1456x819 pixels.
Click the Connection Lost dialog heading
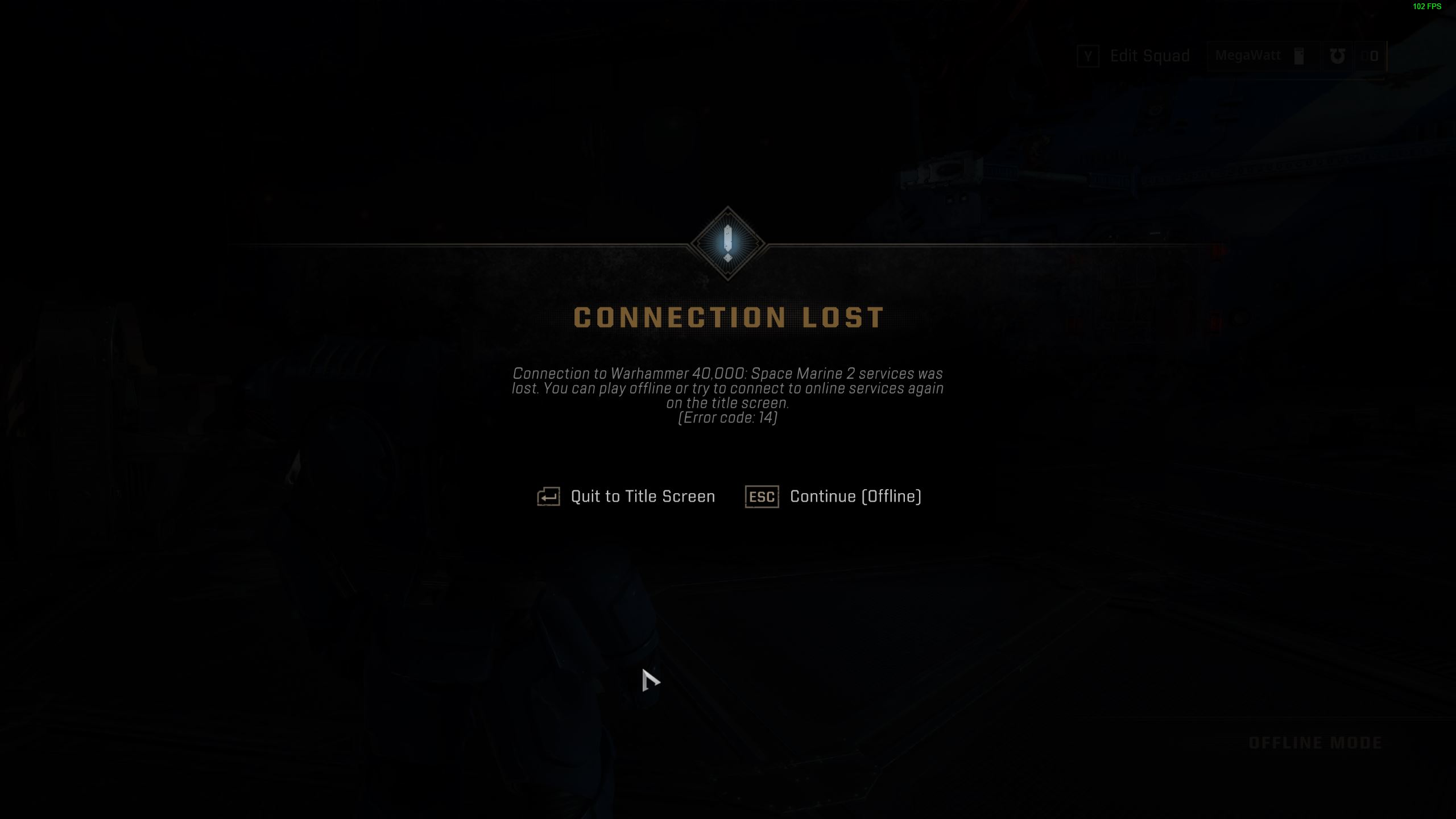pos(728,317)
